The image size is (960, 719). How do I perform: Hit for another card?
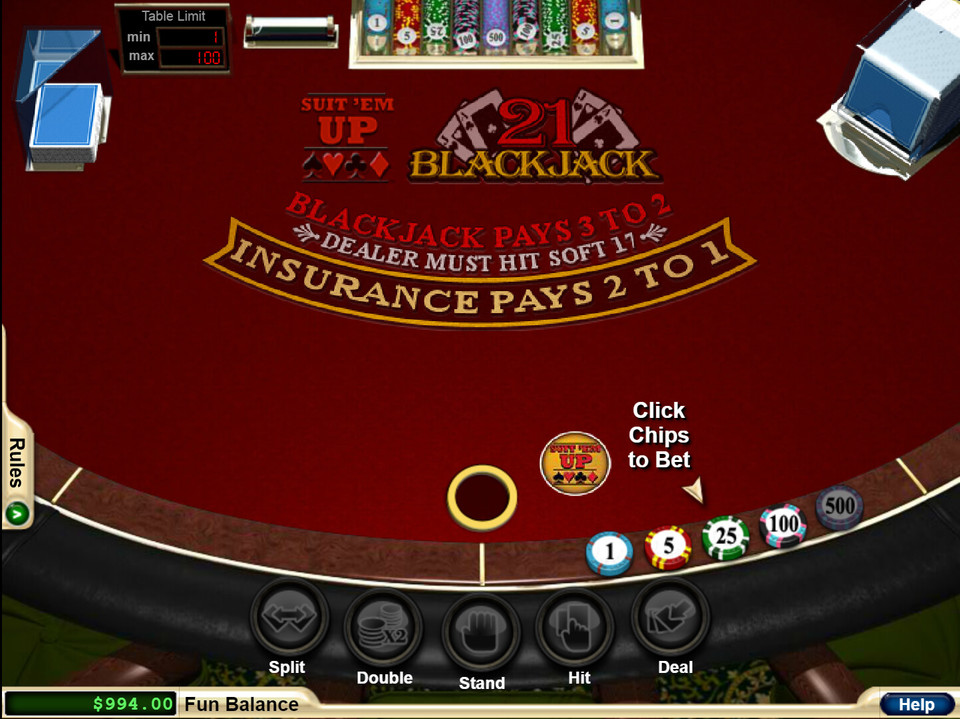tap(577, 627)
